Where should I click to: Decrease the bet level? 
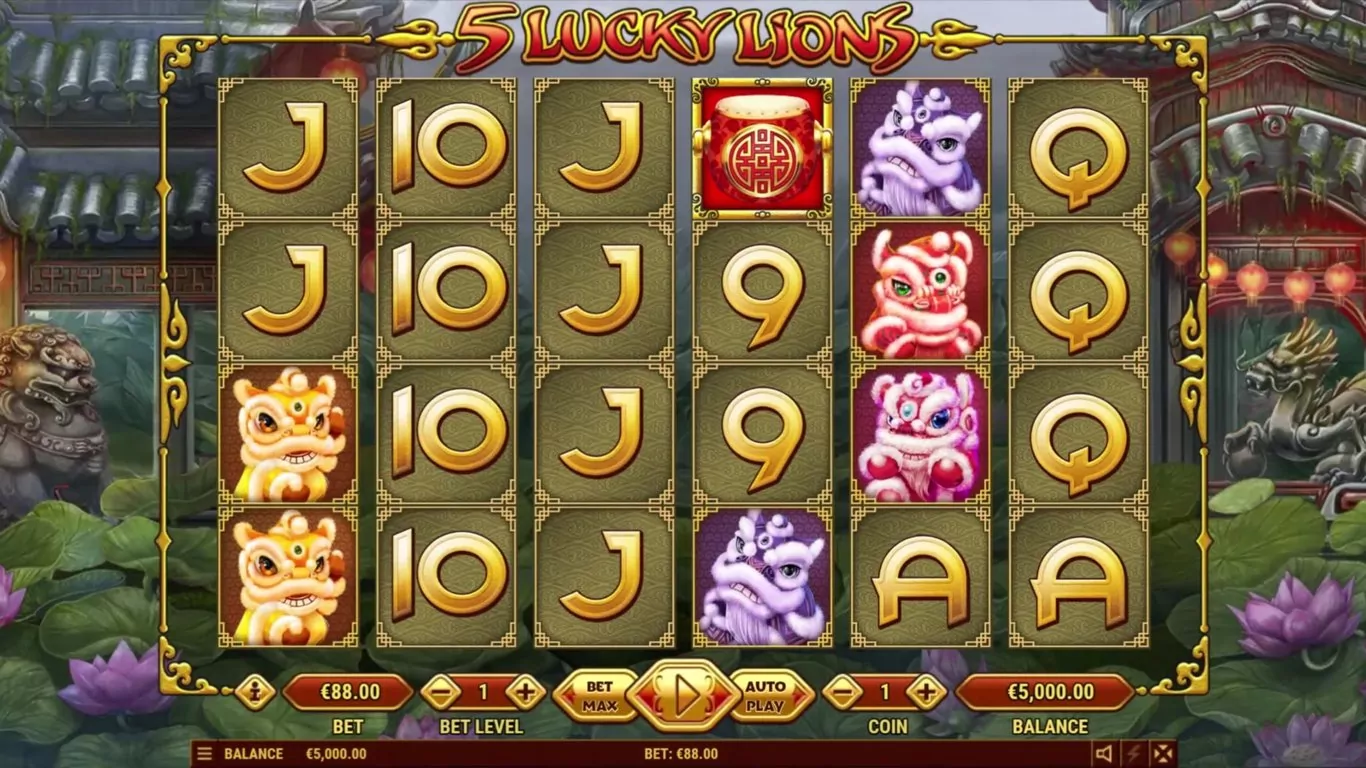[440, 692]
